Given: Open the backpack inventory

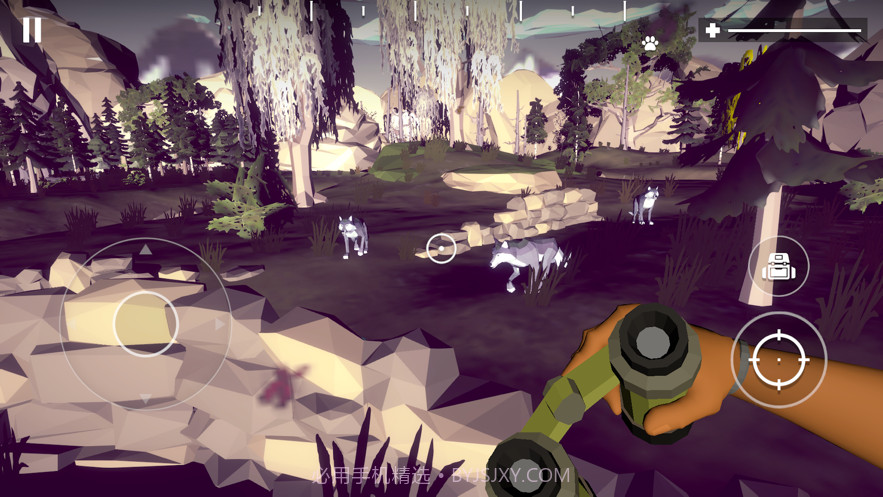Looking at the screenshot, I should click(x=778, y=266).
